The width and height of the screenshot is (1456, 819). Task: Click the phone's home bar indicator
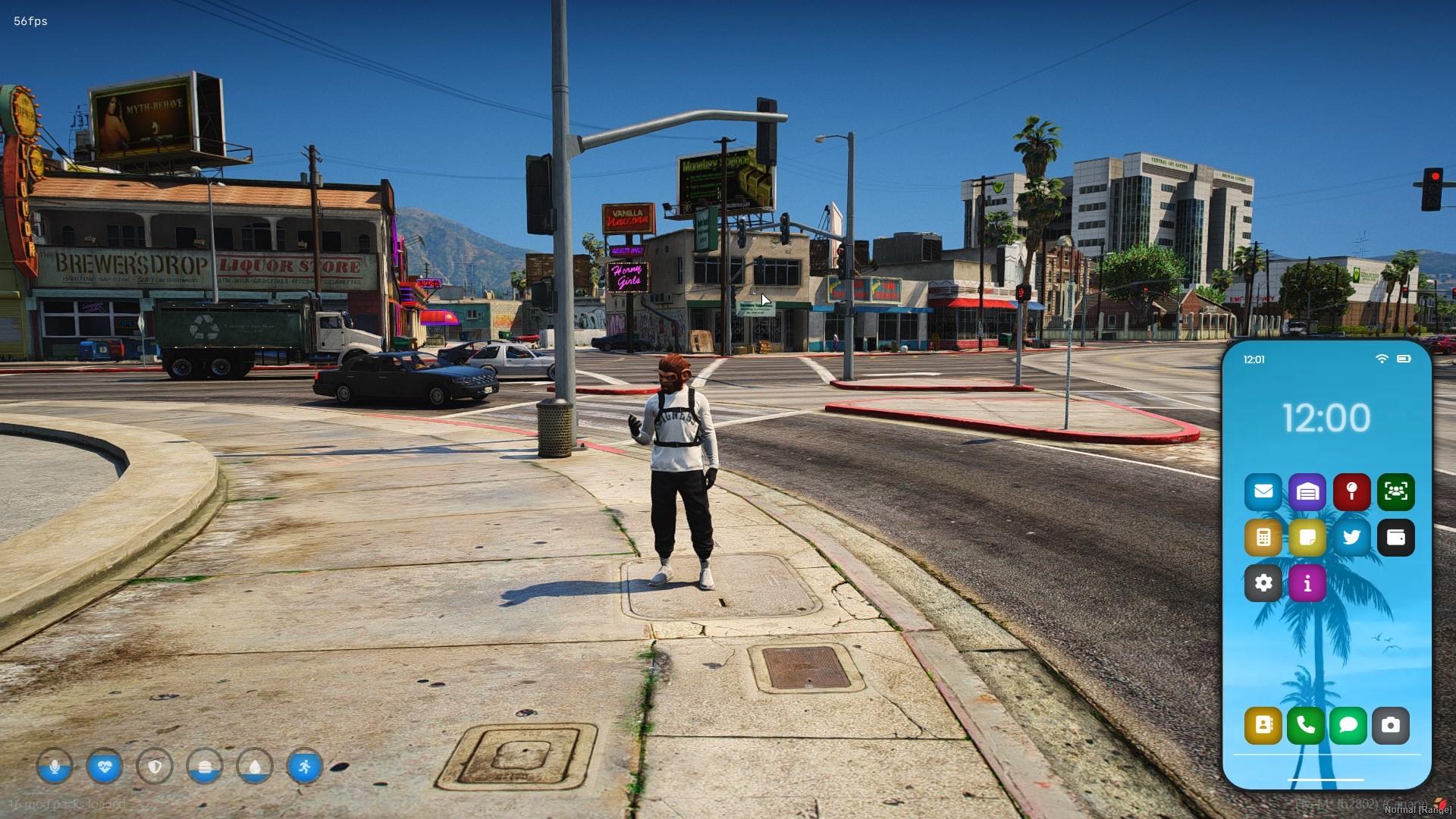point(1326,780)
